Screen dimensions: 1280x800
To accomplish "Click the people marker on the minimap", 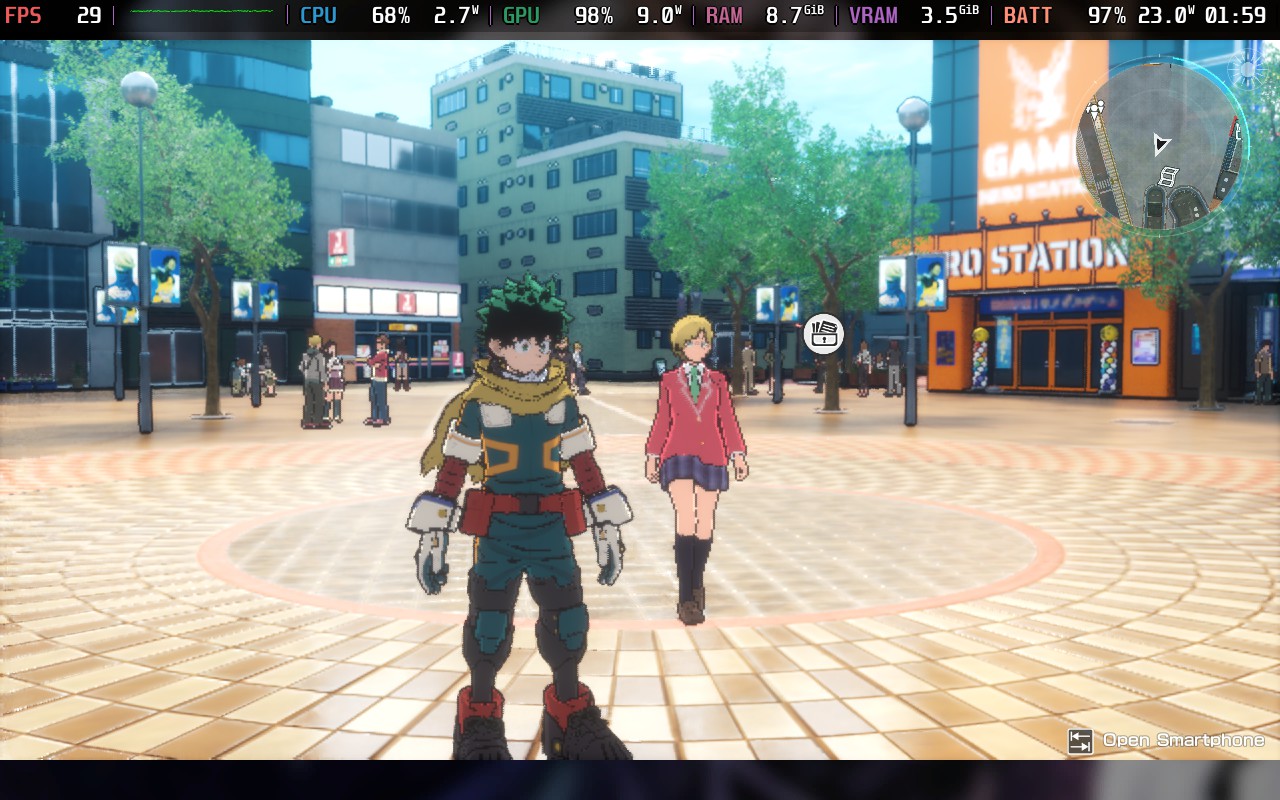I will 1096,108.
